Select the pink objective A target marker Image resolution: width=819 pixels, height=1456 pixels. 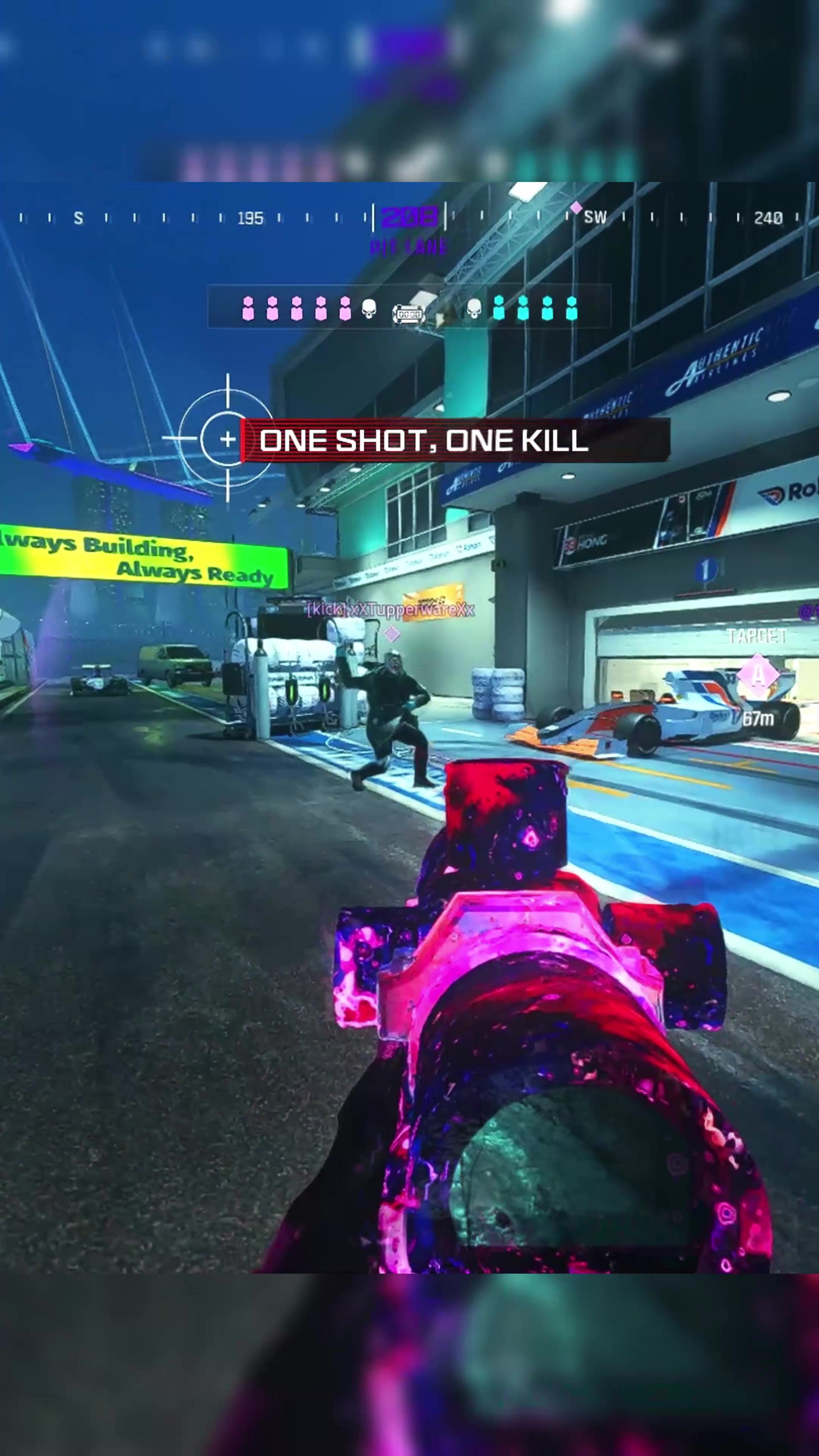pos(758,674)
